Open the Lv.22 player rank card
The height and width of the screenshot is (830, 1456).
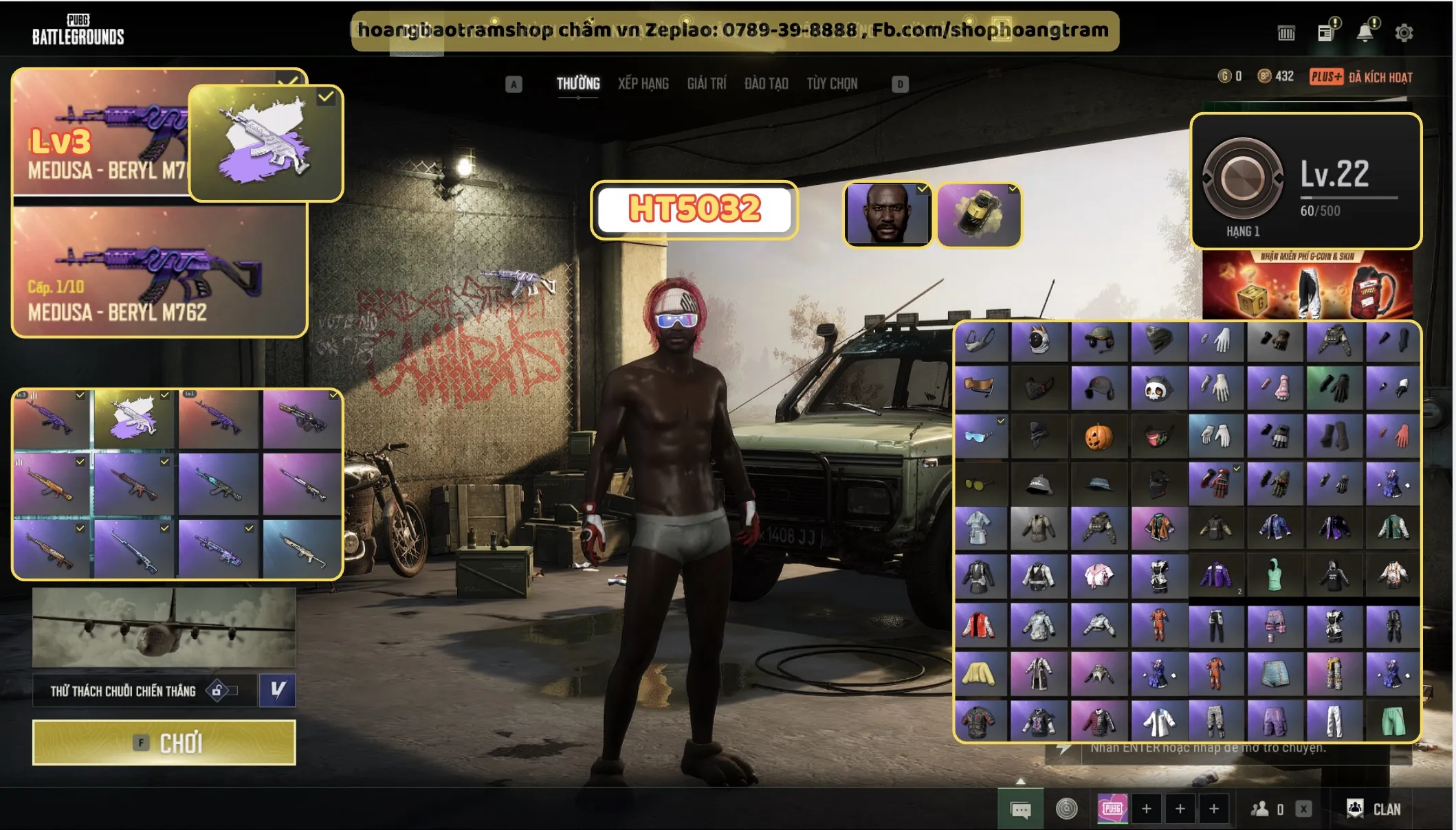[x=1305, y=181]
